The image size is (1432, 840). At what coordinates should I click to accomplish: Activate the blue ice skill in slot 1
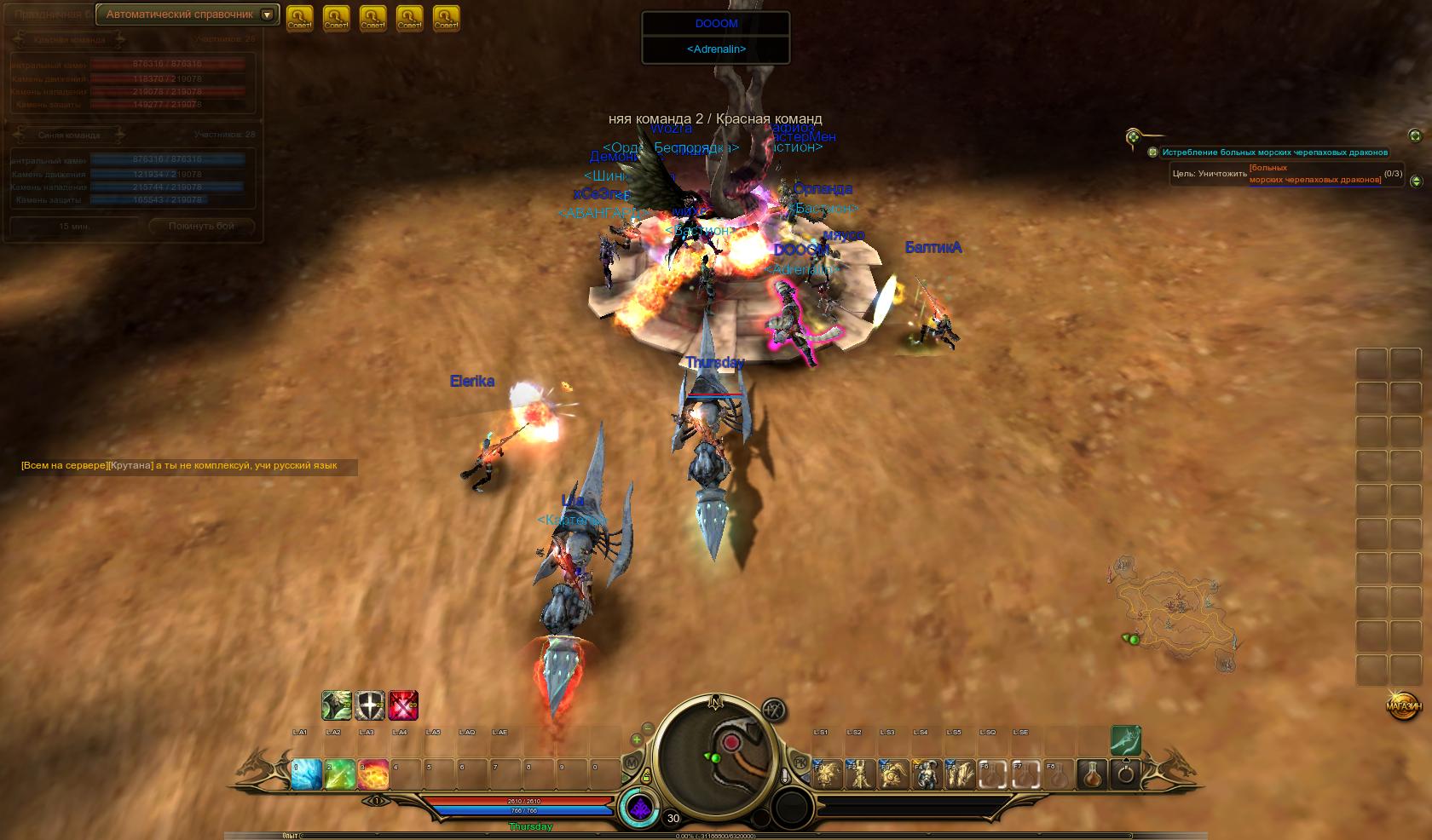pyautogui.click(x=307, y=774)
